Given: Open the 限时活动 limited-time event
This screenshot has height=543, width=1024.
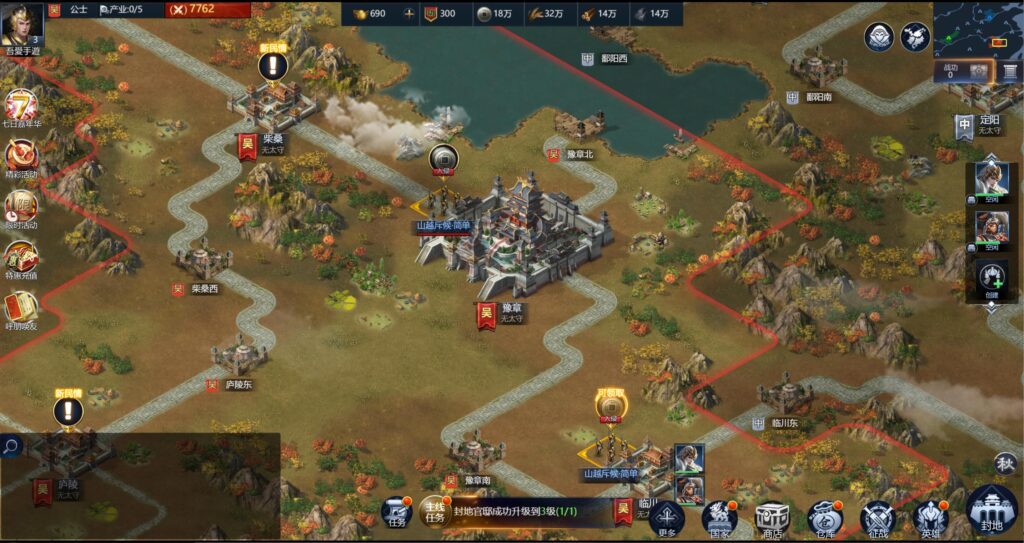Looking at the screenshot, I should click(x=21, y=207).
